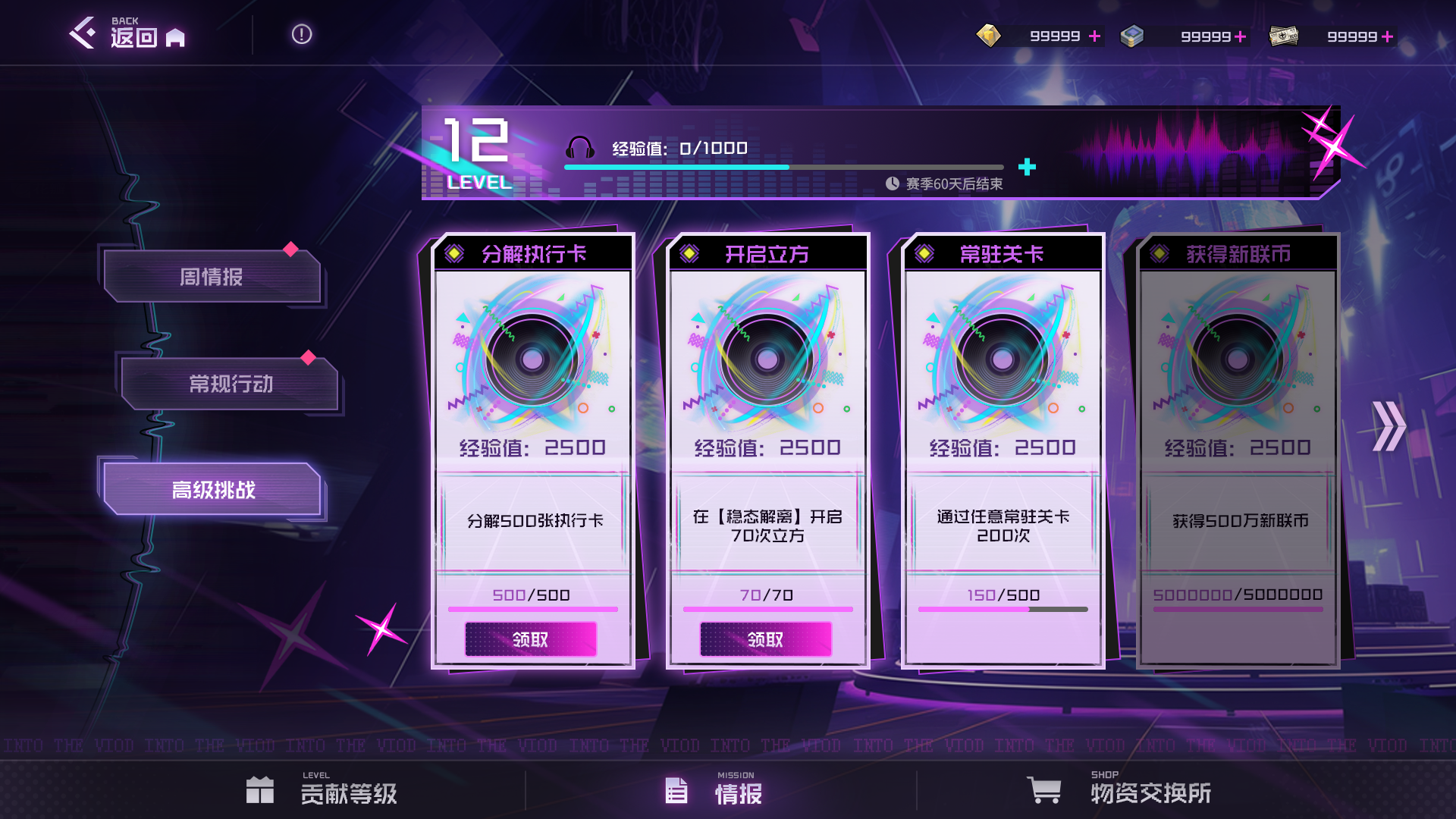Select the 获得新联币 challenge card
The height and width of the screenshot is (819, 1456).
coord(1238,450)
